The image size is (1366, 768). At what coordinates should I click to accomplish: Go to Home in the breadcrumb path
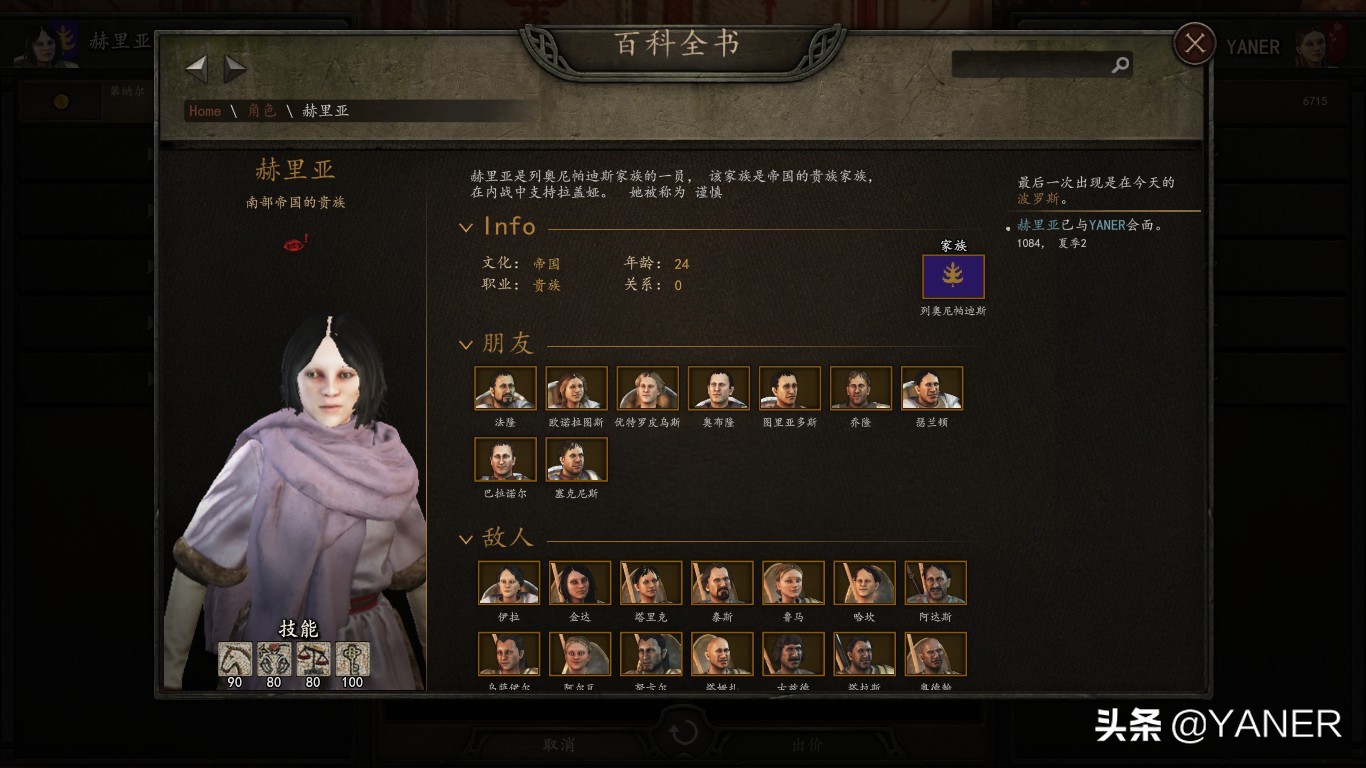point(204,111)
